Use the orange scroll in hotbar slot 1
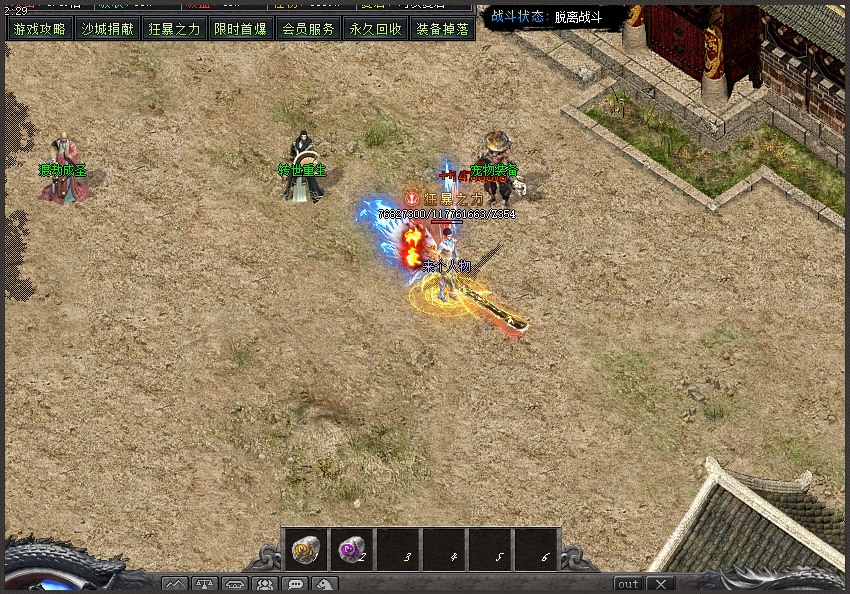The width and height of the screenshot is (850, 594). click(305, 549)
